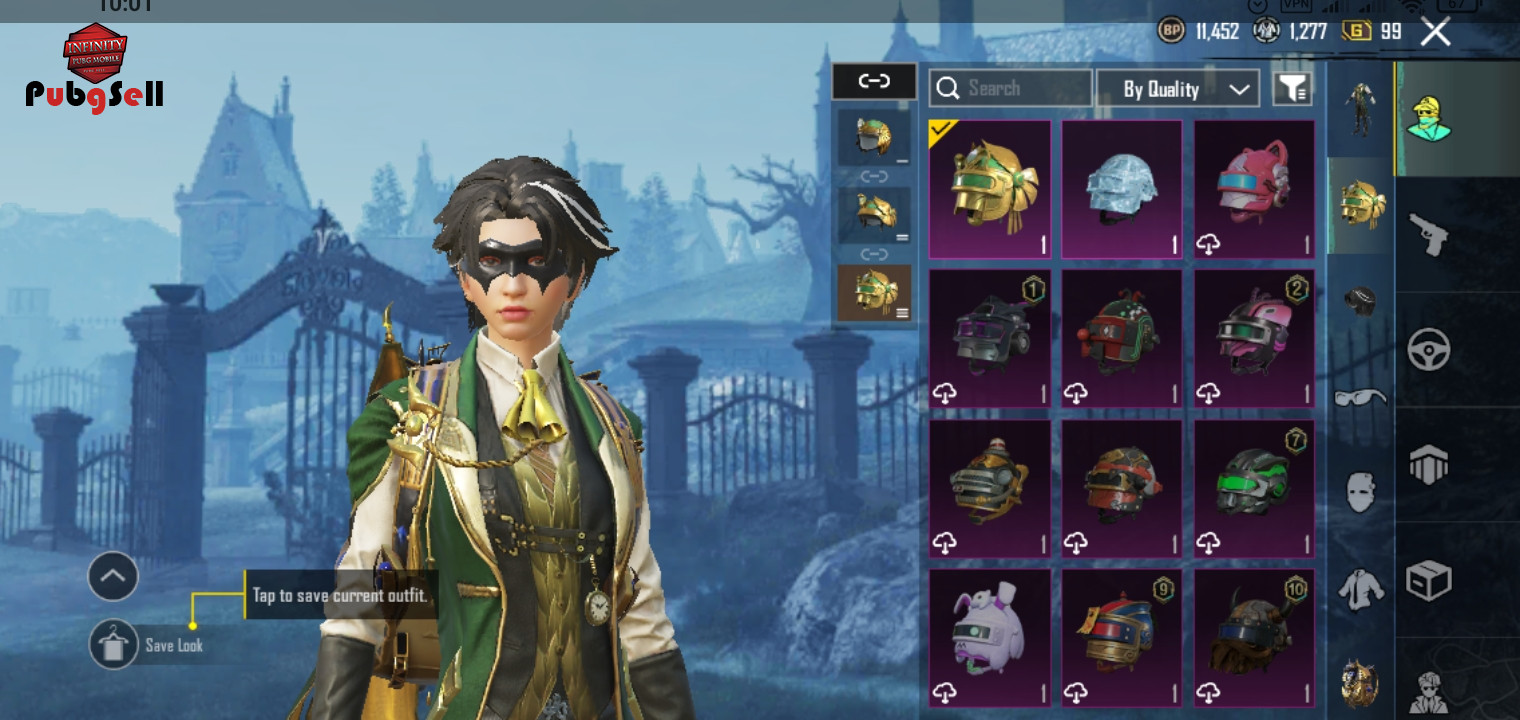Tap the Save Look hanger button
Image resolution: width=1520 pixels, height=720 pixels.
point(113,645)
